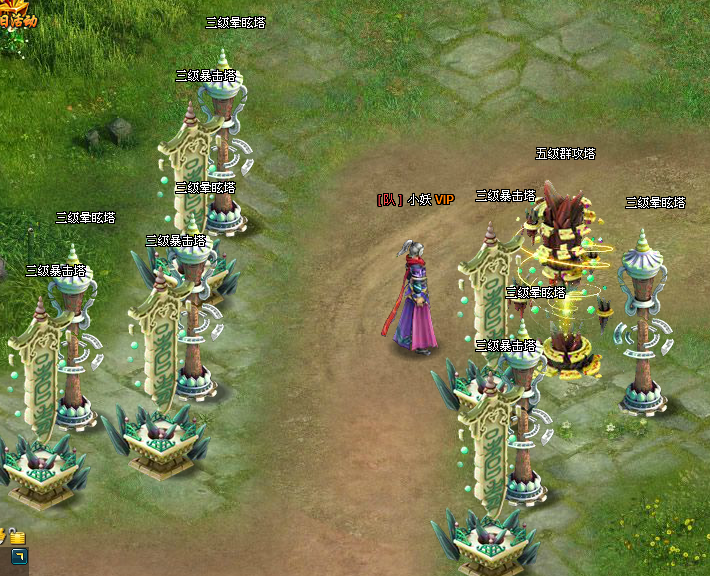
Task: Open the 日活动 daily events icon
Action: pos(18,16)
